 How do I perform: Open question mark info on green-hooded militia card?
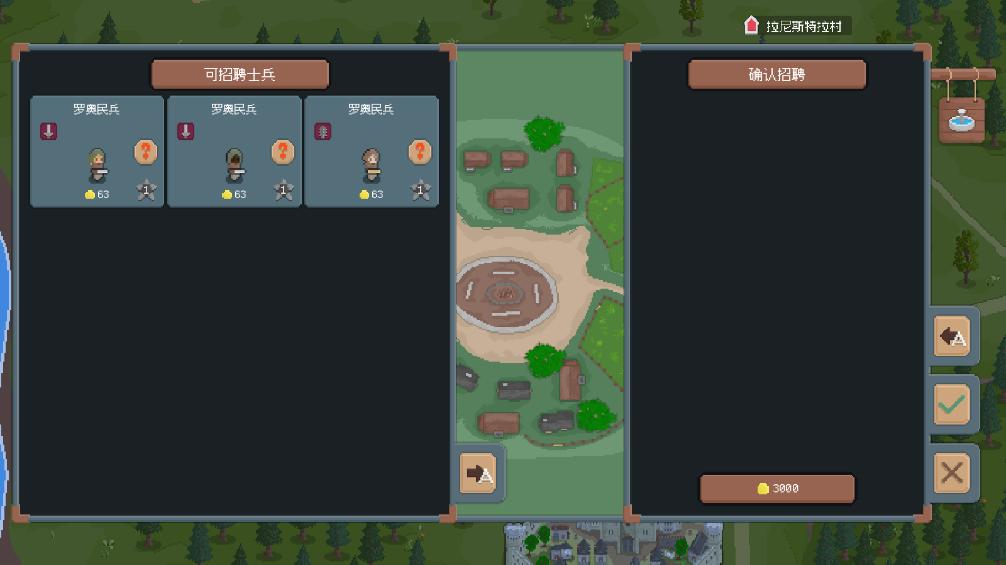(146, 152)
